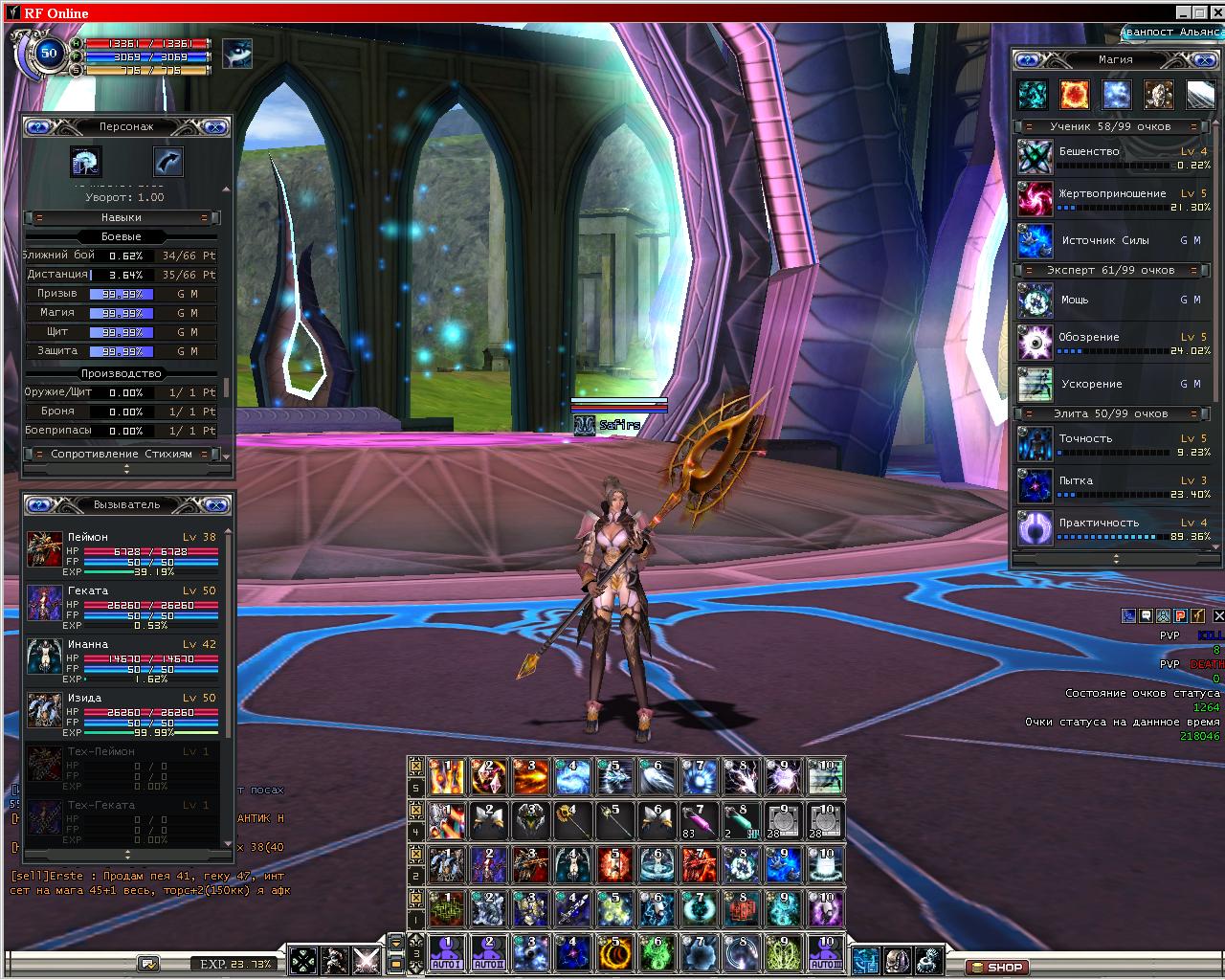Close the Вызыватель summoner panel
1225x980 pixels.
pos(216,504)
